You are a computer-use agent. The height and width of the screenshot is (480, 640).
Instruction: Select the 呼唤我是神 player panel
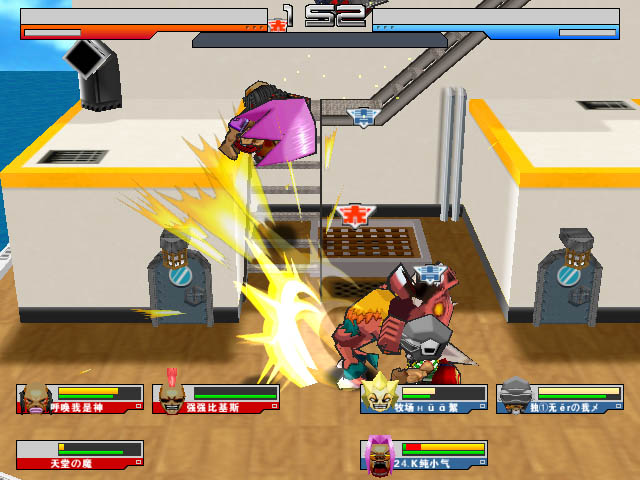click(x=80, y=399)
